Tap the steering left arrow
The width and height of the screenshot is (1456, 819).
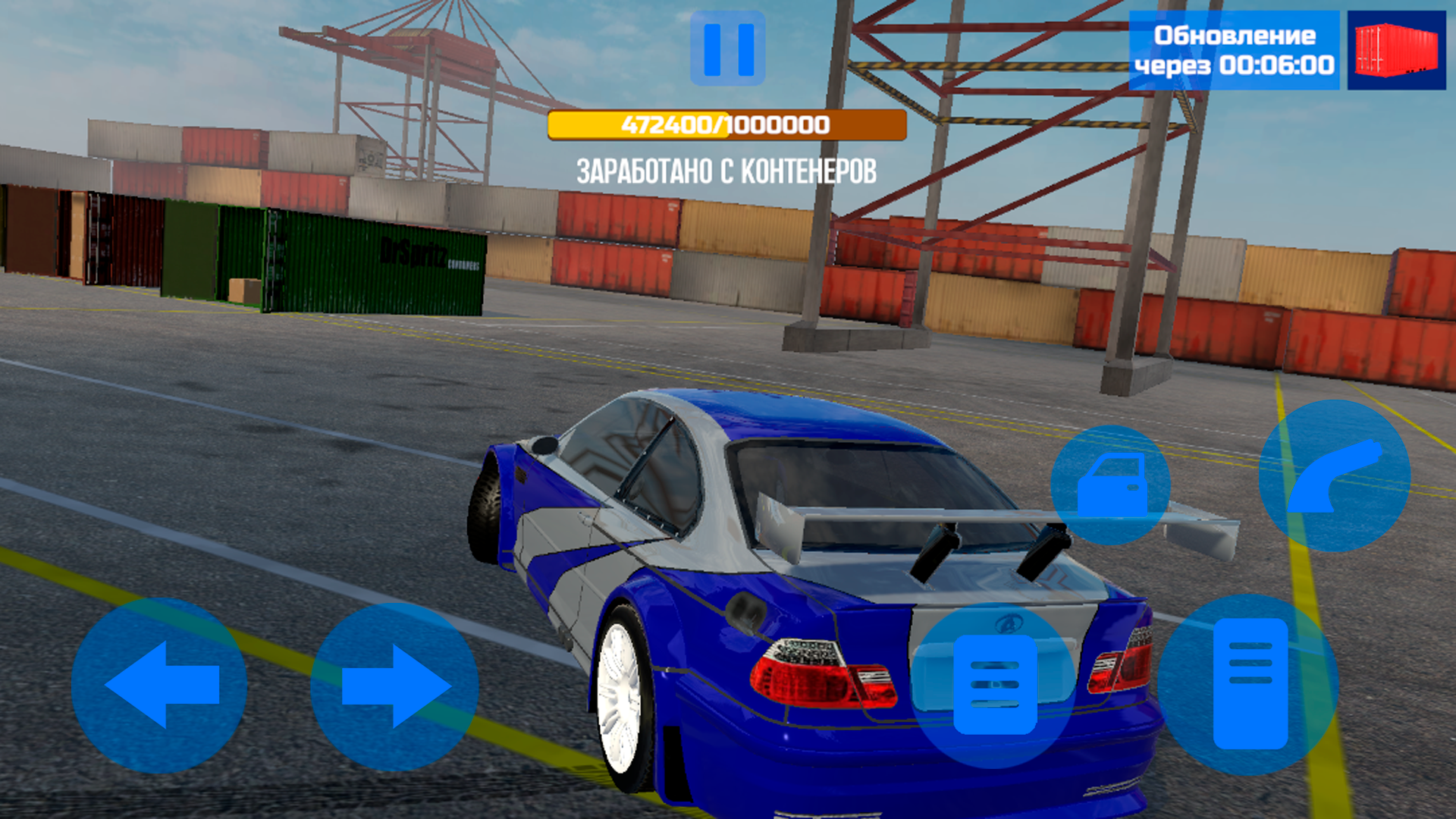pos(159,686)
